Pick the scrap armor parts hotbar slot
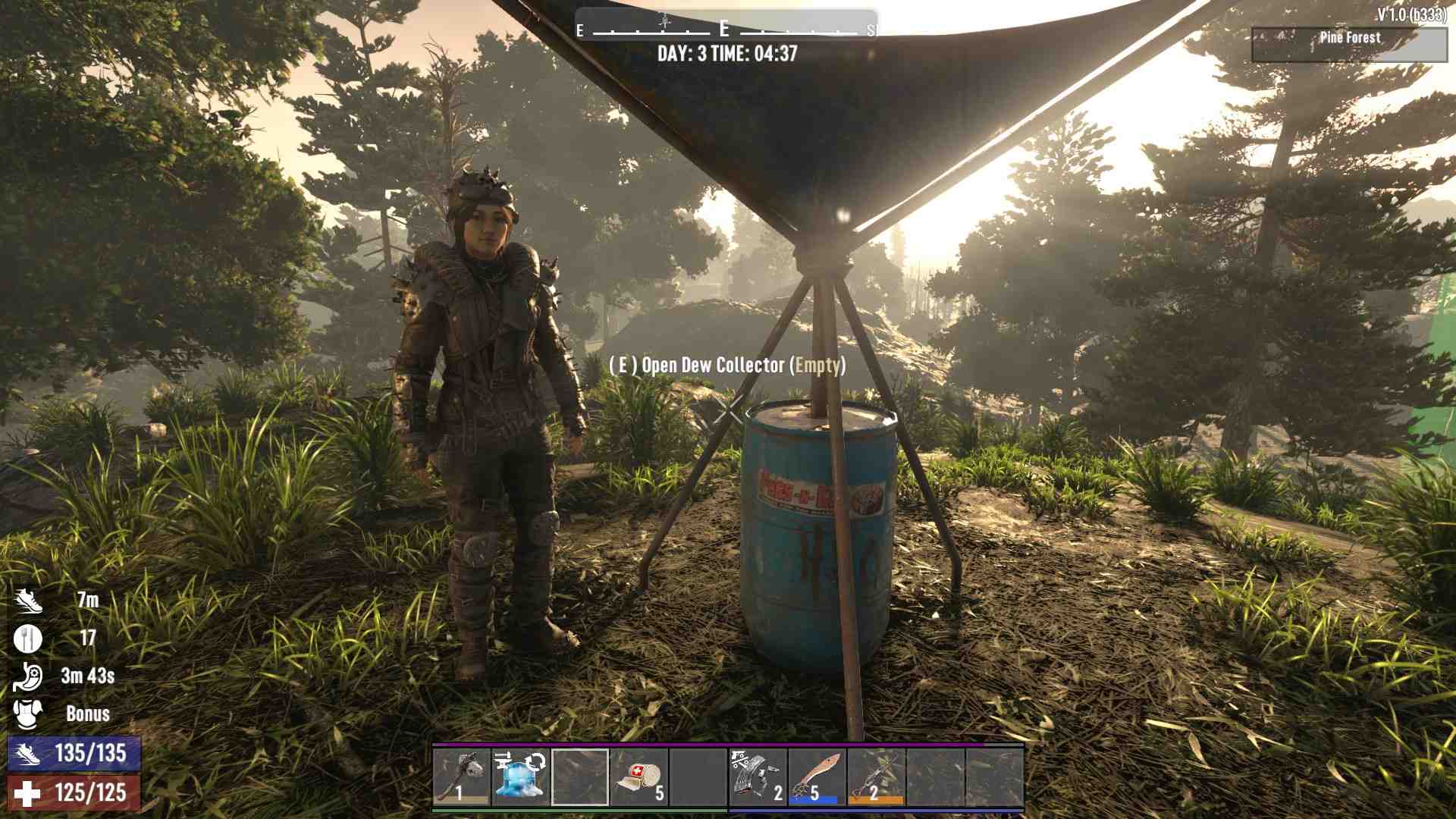 point(758,777)
